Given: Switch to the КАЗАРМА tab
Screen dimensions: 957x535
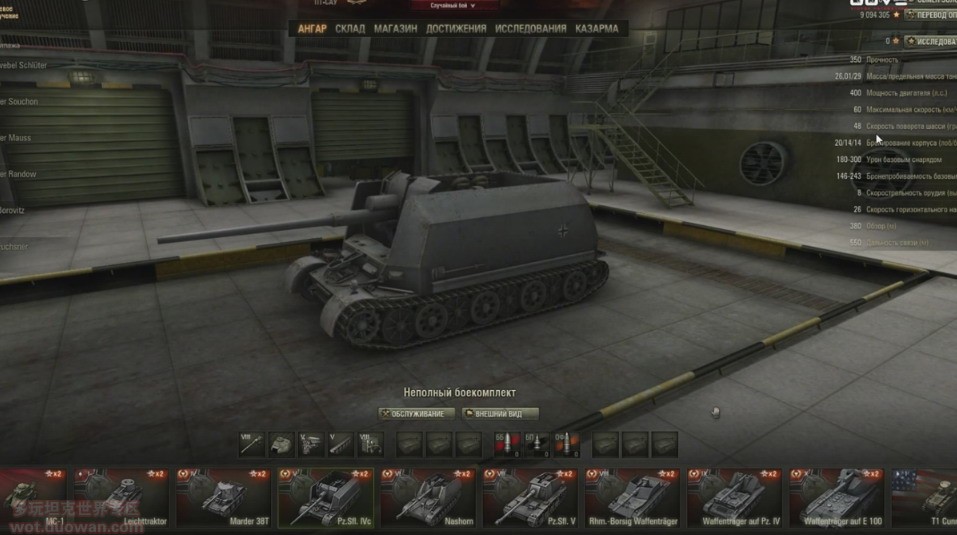Looking at the screenshot, I should (596, 28).
